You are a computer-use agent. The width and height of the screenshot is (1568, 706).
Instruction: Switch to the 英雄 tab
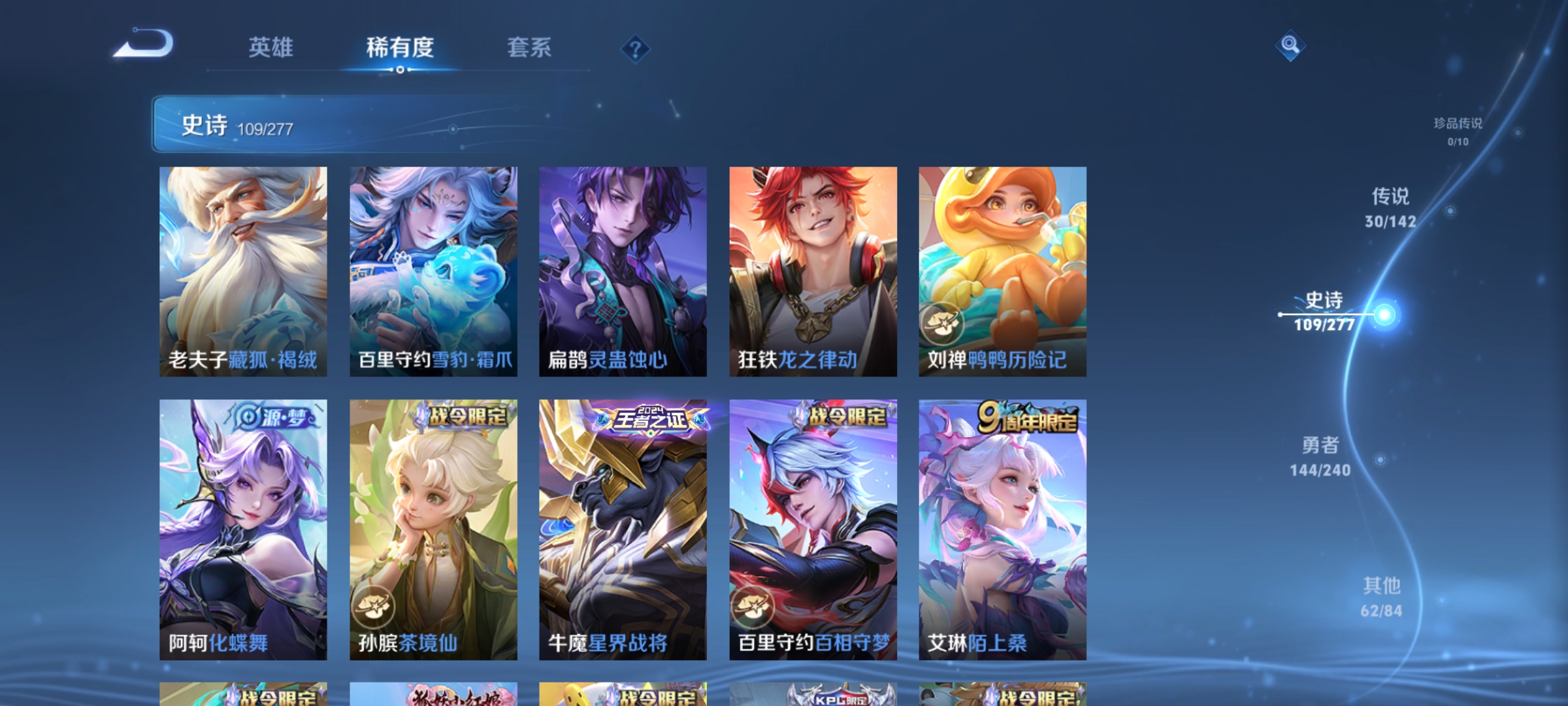coord(272,47)
